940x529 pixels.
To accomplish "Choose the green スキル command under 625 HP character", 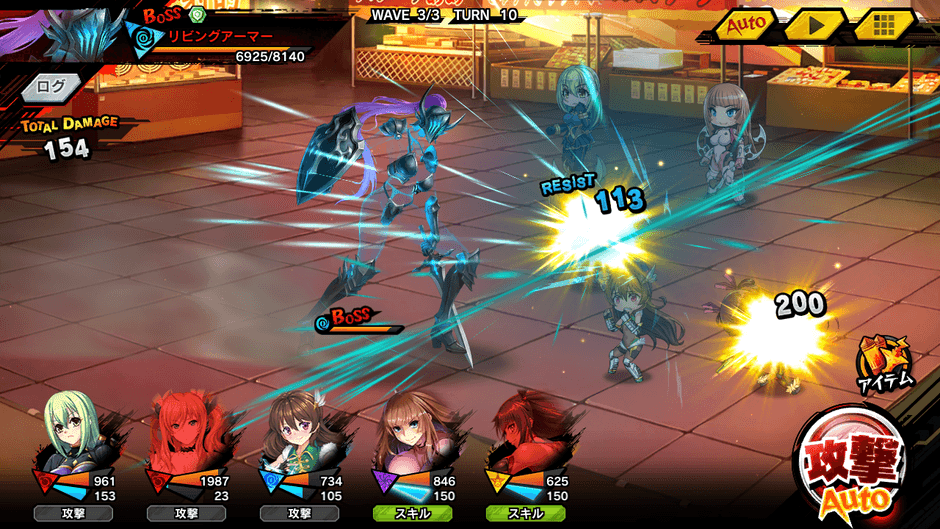I will click(x=525, y=513).
